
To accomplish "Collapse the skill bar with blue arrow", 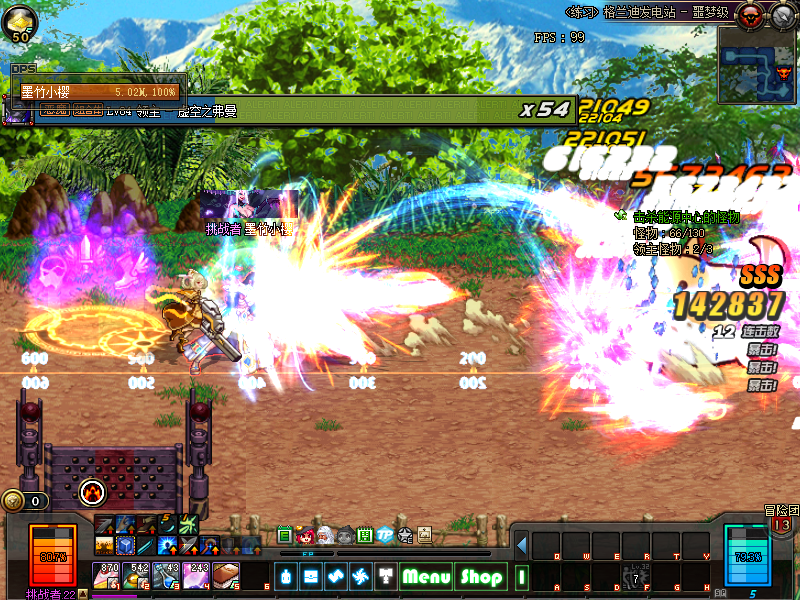I will (521, 545).
